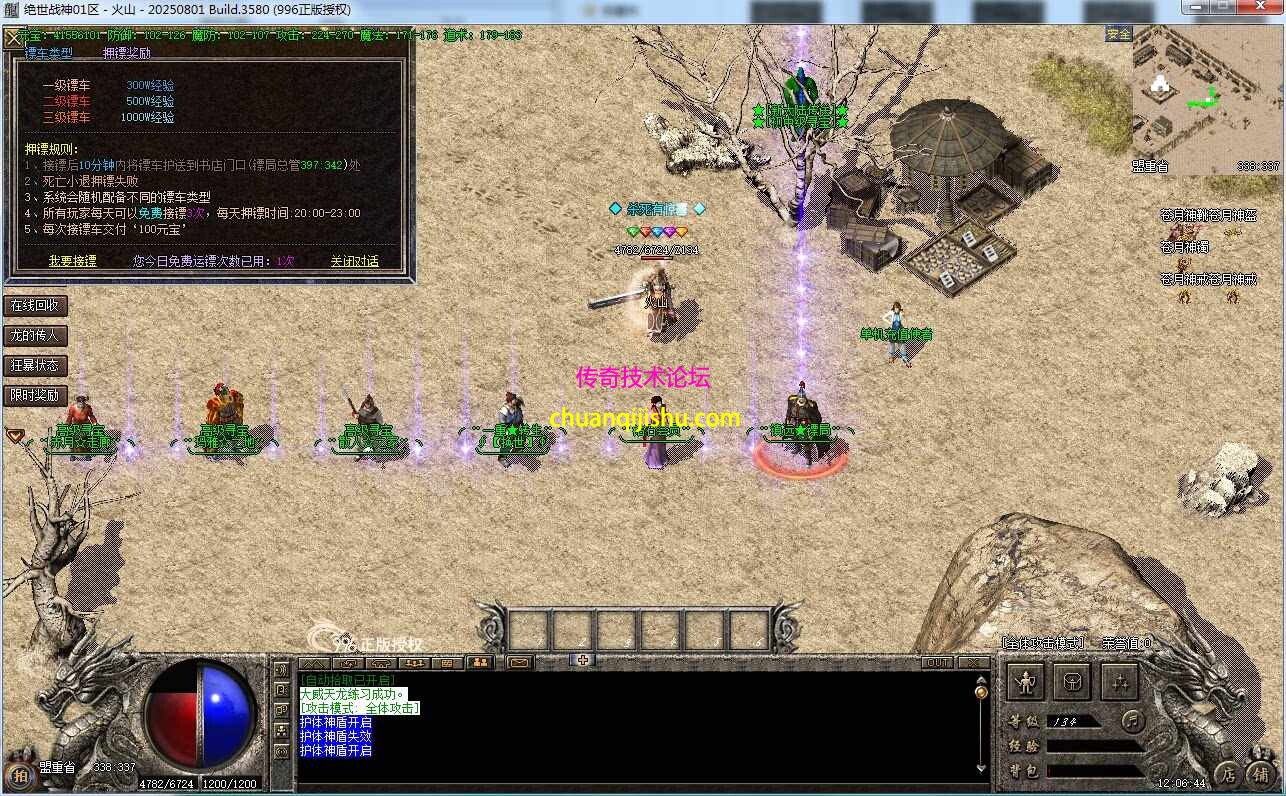The width and height of the screenshot is (1286, 796).
Task: Accept the escort mission via 我要接镖
Action: [73, 261]
